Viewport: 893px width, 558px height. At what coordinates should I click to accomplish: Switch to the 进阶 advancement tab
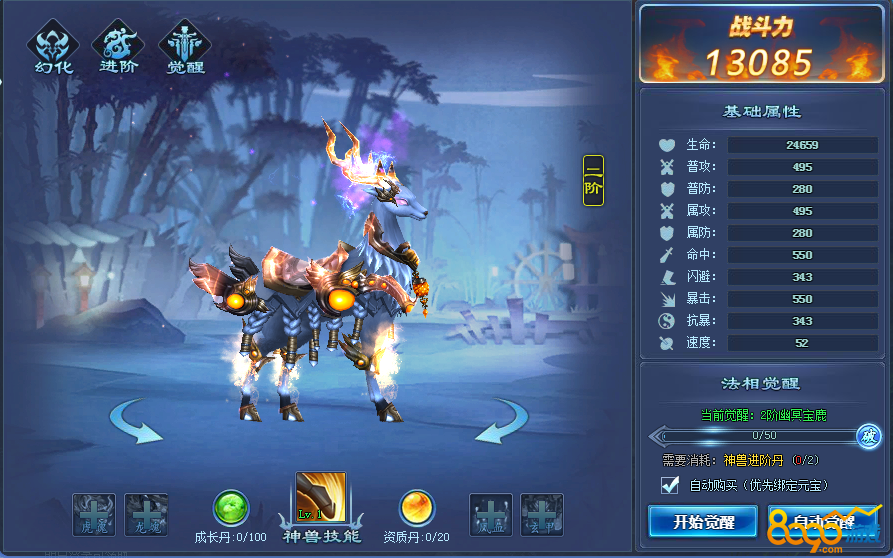coord(119,48)
